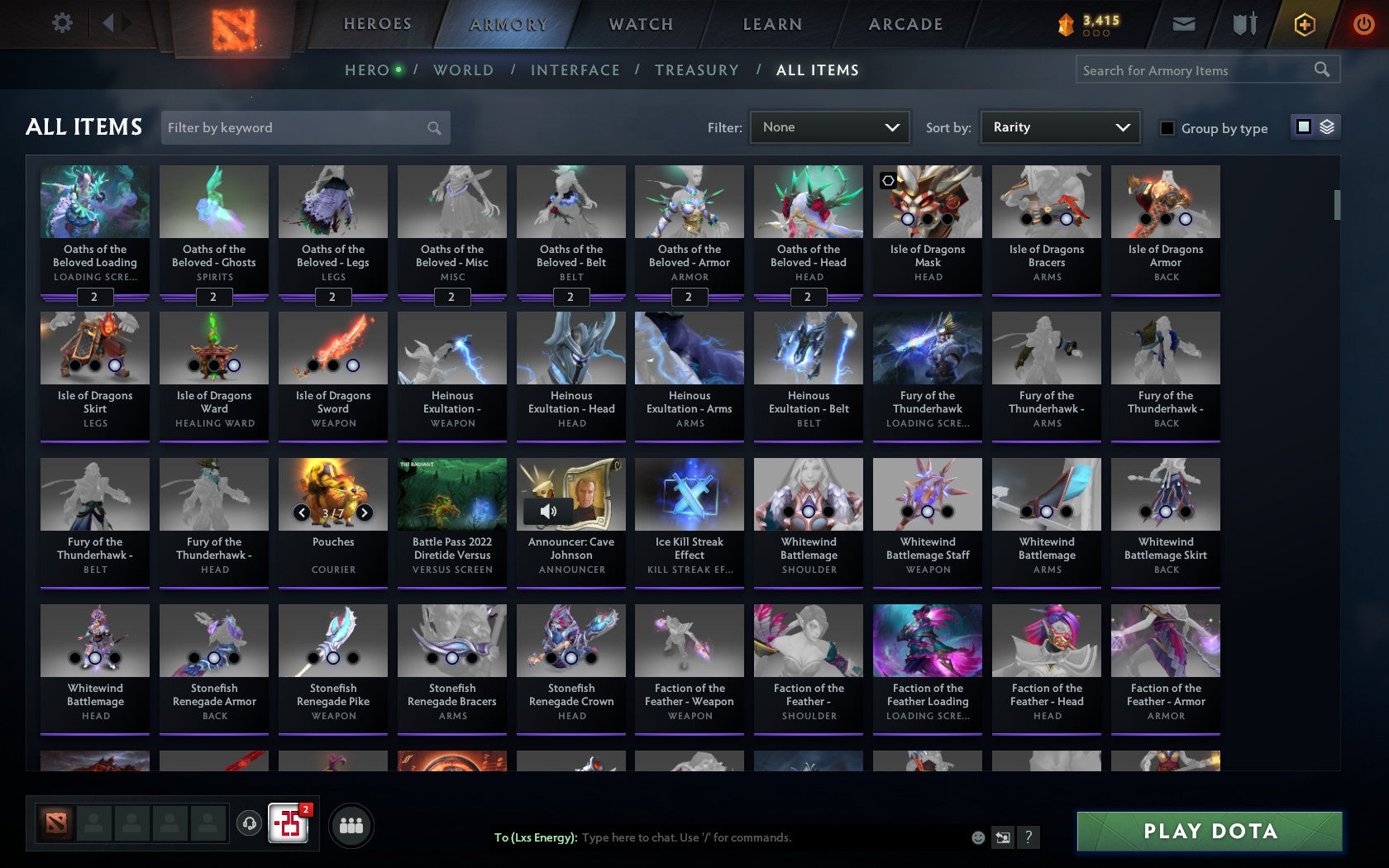Image resolution: width=1389 pixels, height=868 pixels.
Task: Click the question mark help button near chat
Action: (x=1028, y=837)
